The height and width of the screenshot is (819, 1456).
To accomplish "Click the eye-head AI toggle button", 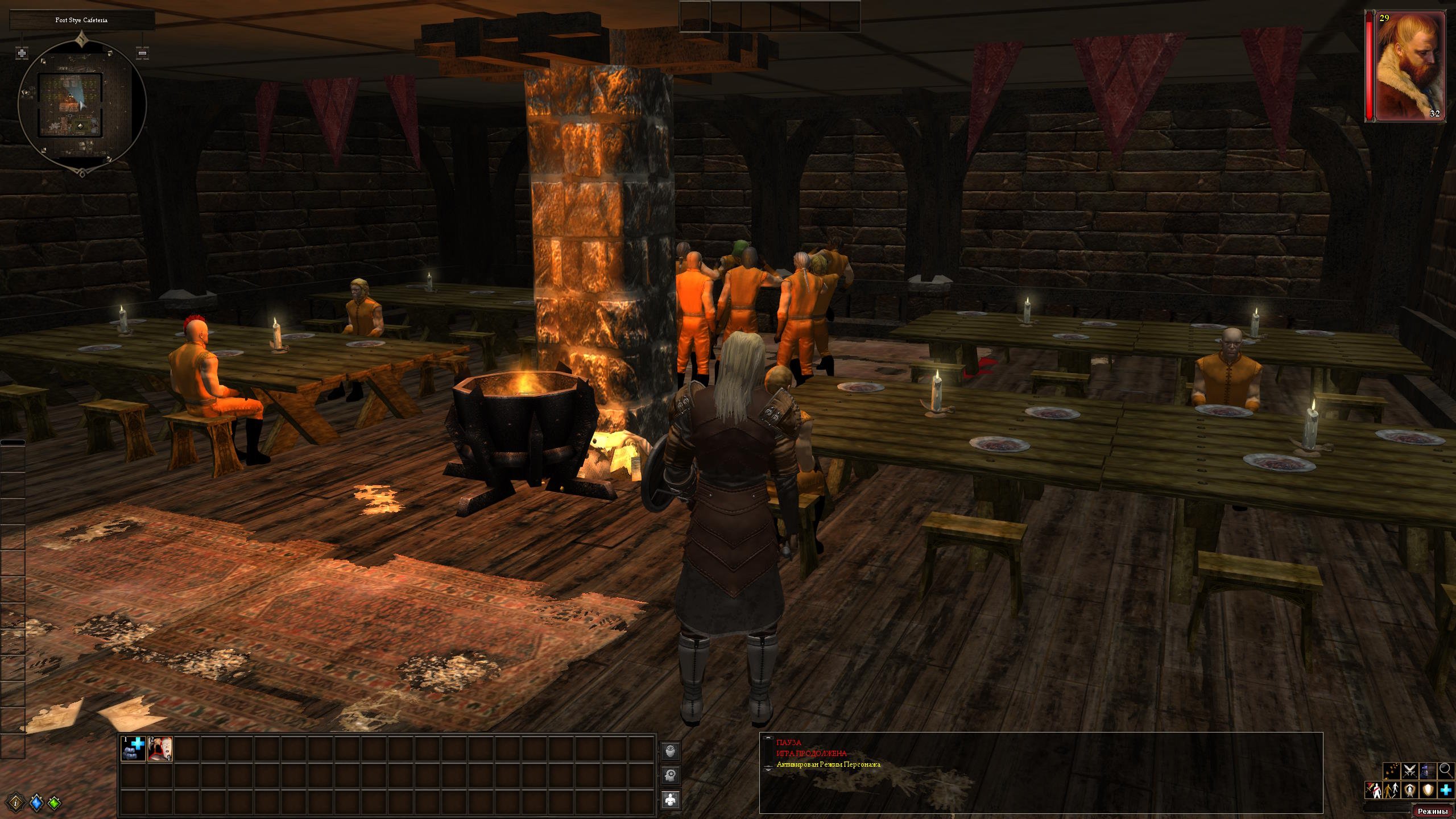I will [x=672, y=751].
